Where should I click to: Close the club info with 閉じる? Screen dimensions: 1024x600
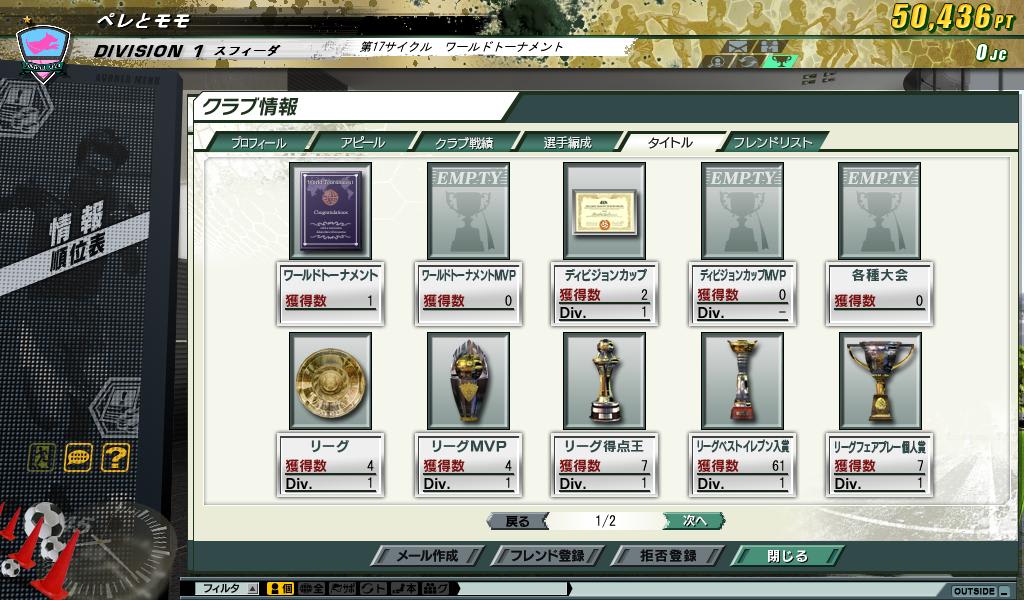point(787,556)
